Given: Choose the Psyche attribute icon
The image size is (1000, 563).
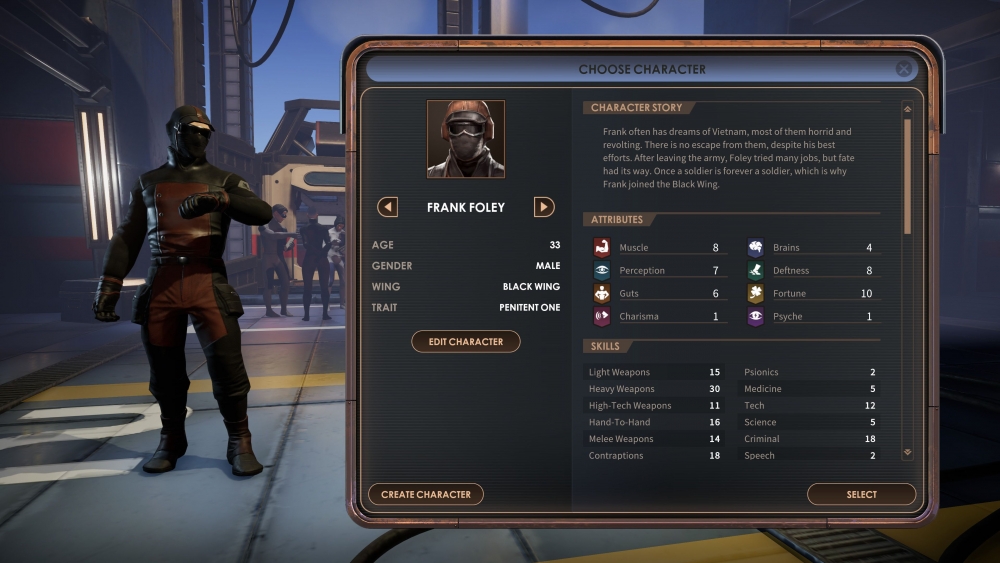Looking at the screenshot, I should [756, 316].
